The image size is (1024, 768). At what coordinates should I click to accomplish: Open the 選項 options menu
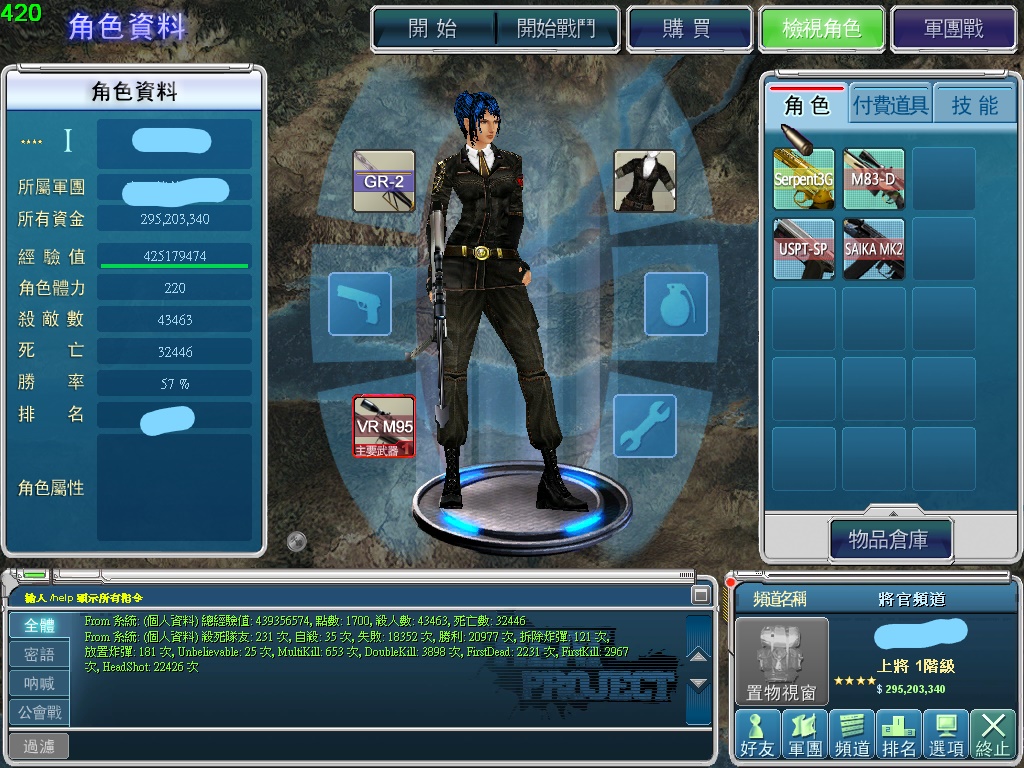pyautogui.click(x=945, y=734)
